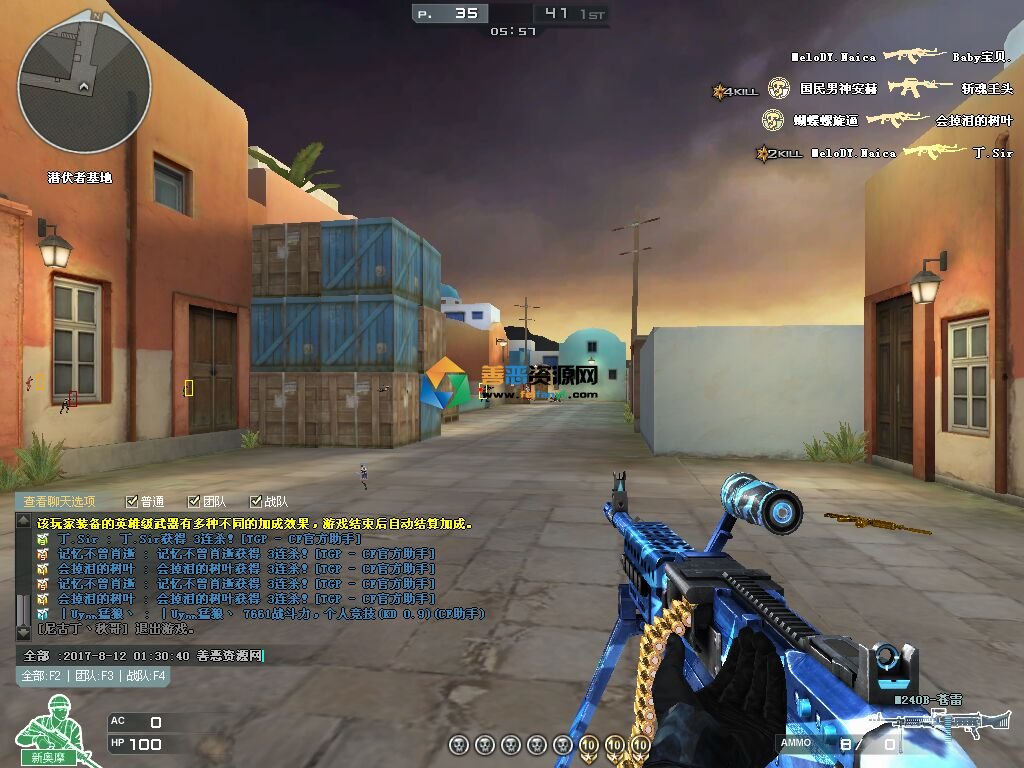Image resolution: width=1024 pixels, height=768 pixels.
Task: Open the 查看聊天选项 chat options
Action: coord(60,502)
